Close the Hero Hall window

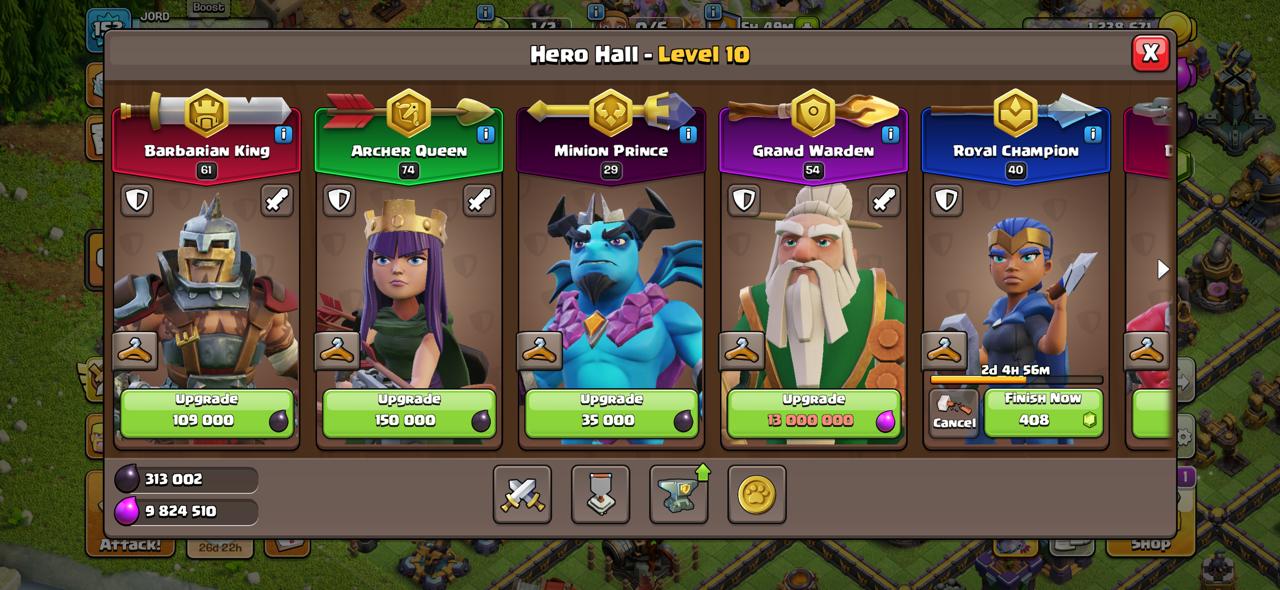pos(1150,53)
